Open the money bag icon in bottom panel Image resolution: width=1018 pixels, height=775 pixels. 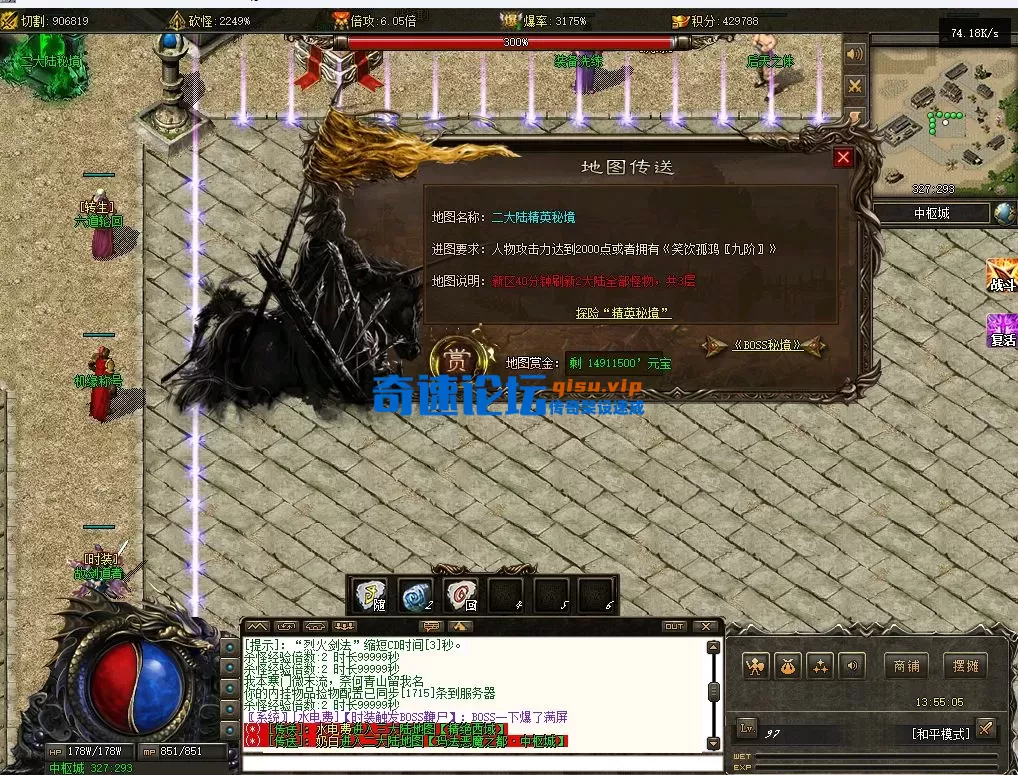pyautogui.click(x=789, y=665)
